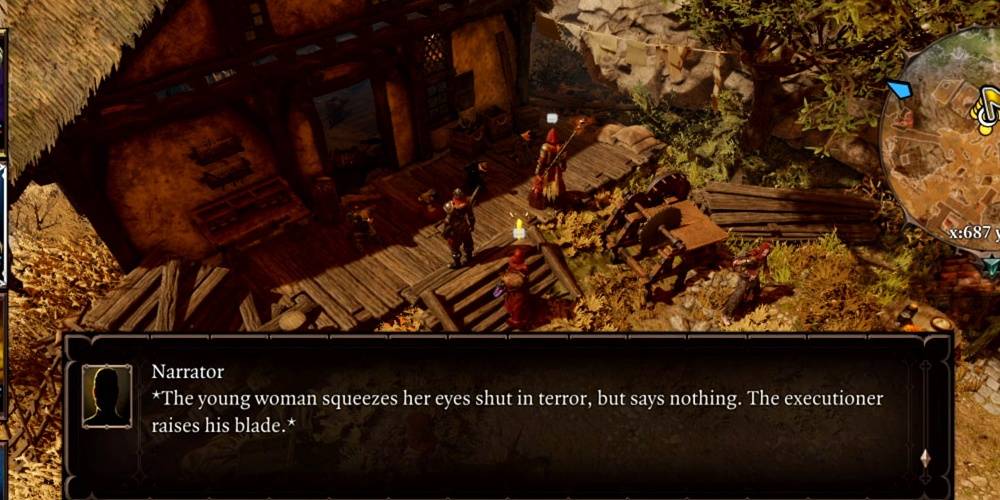Image resolution: width=1000 pixels, height=500 pixels.
Task: Click the dialogue scrollbar diamond handle
Action: coord(925,458)
